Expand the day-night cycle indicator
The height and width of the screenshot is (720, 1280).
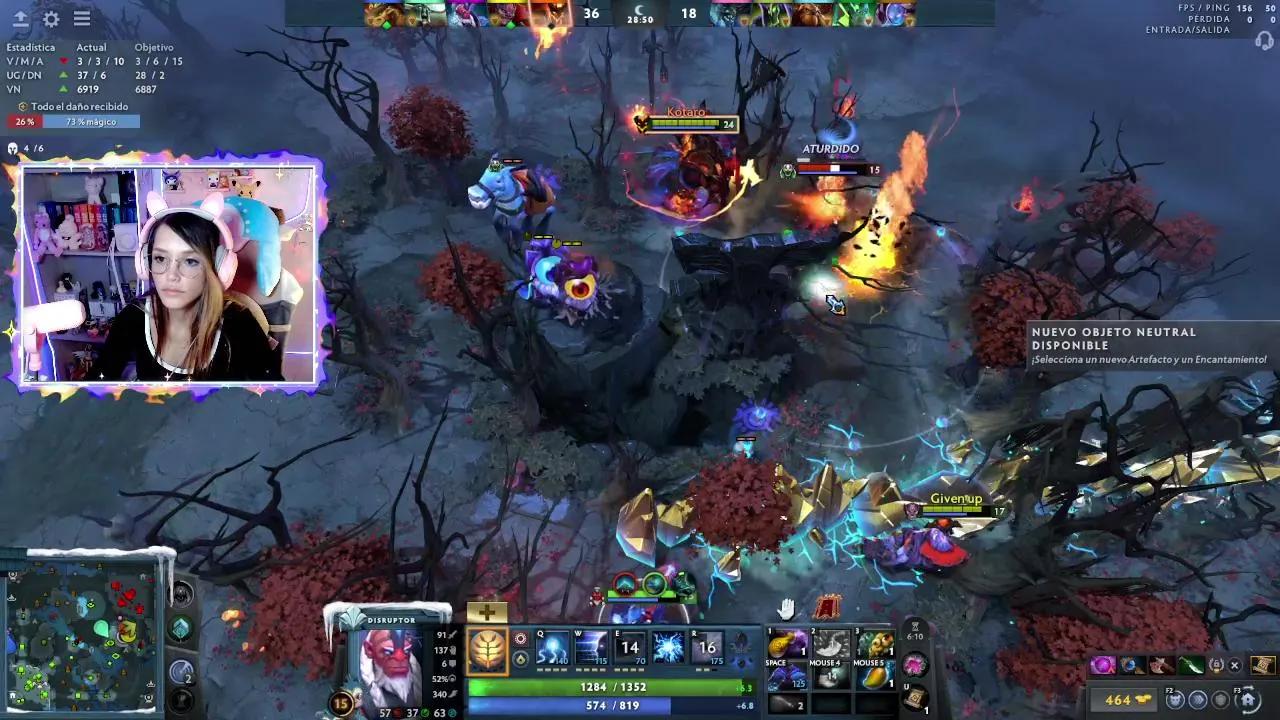pos(640,8)
